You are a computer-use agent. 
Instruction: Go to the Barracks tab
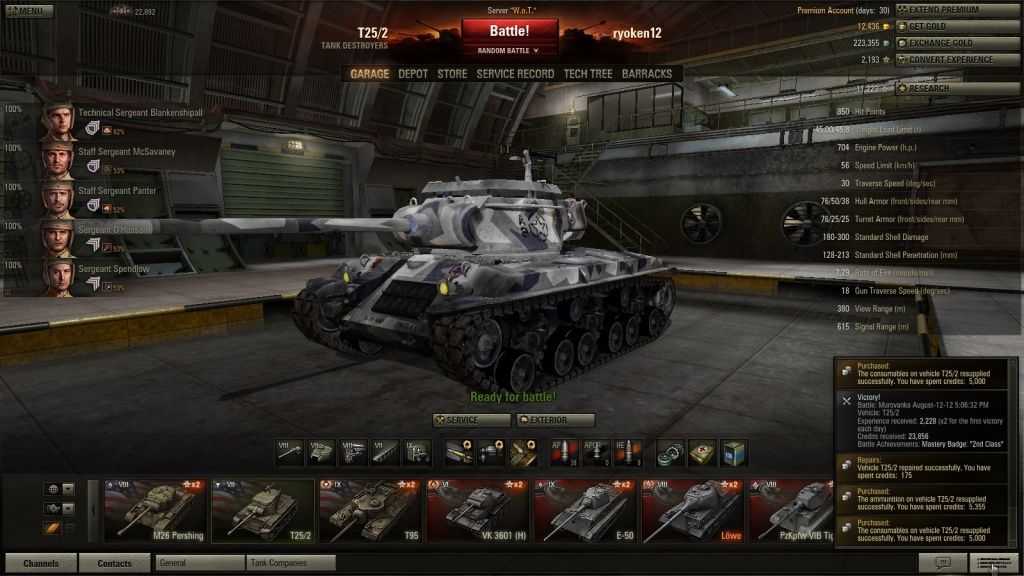(x=647, y=74)
